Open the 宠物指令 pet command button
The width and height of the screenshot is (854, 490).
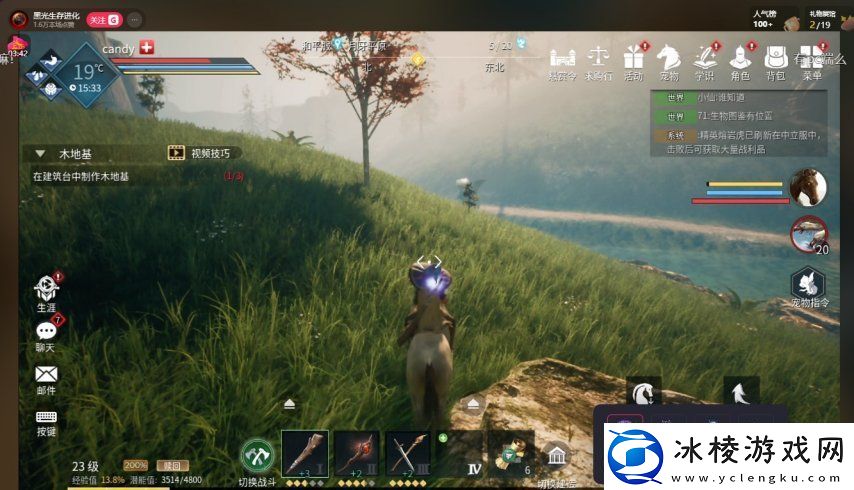pyautogui.click(x=809, y=285)
